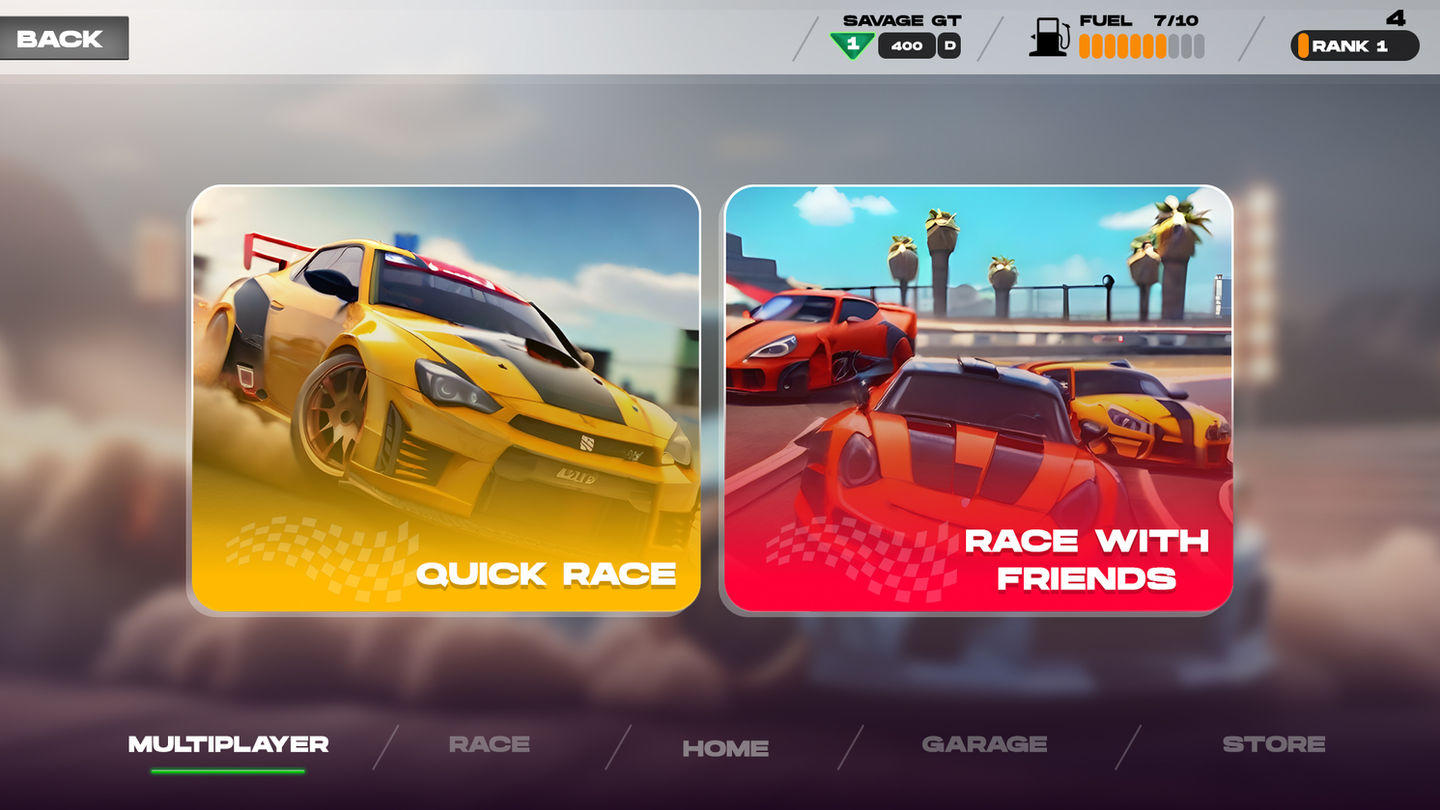
Task: Go back using the BACK button
Action: (62, 39)
